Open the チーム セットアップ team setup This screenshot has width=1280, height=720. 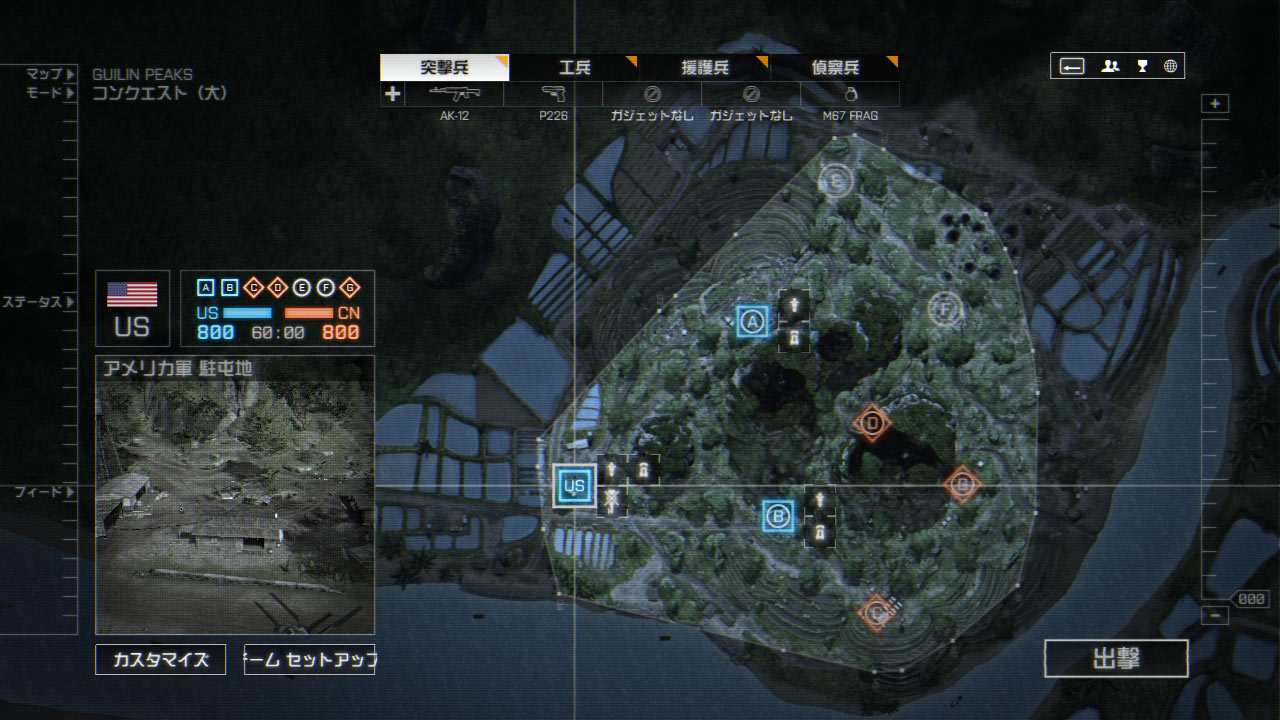click(x=309, y=660)
